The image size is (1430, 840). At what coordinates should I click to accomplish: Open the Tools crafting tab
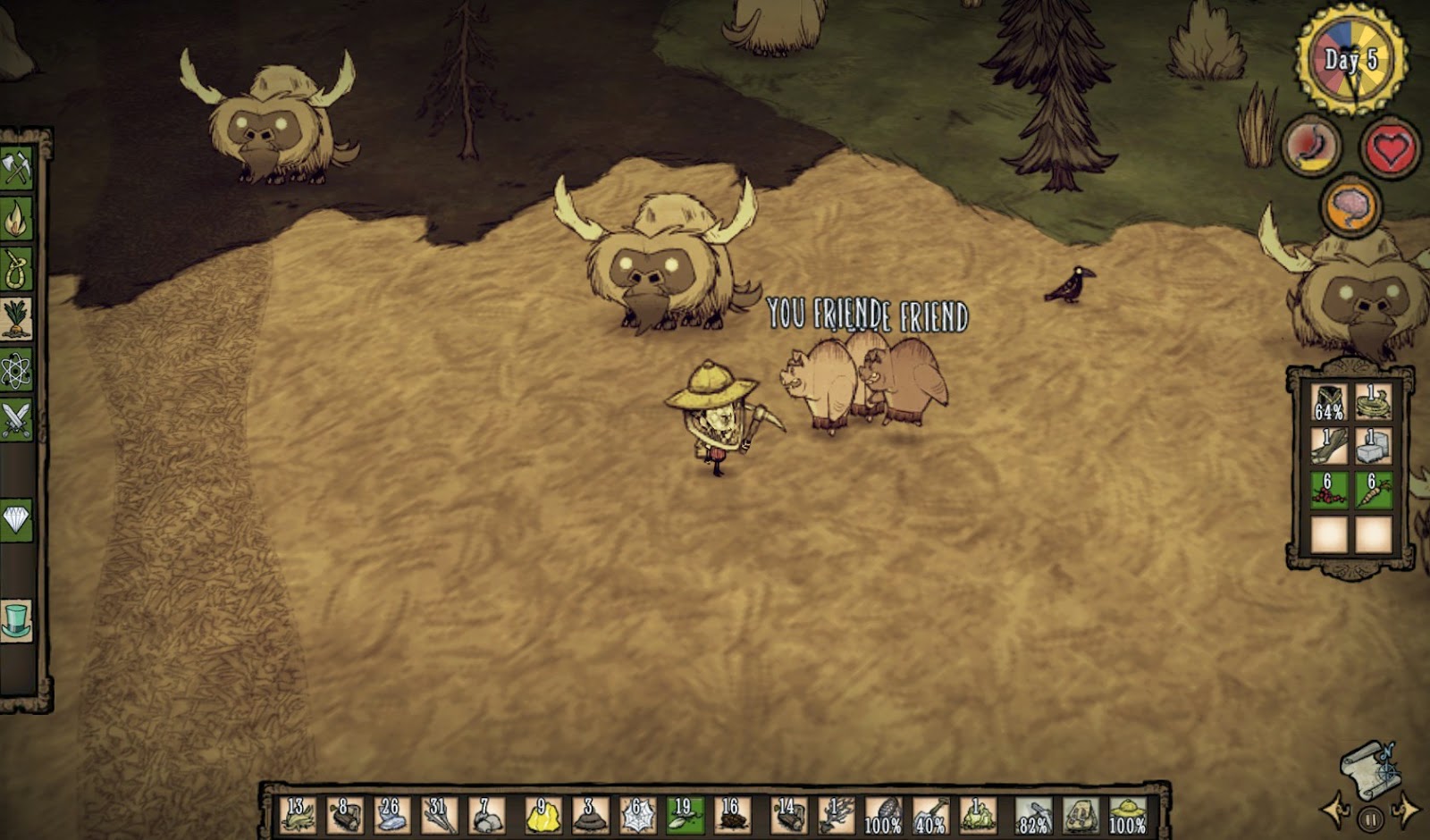point(16,169)
